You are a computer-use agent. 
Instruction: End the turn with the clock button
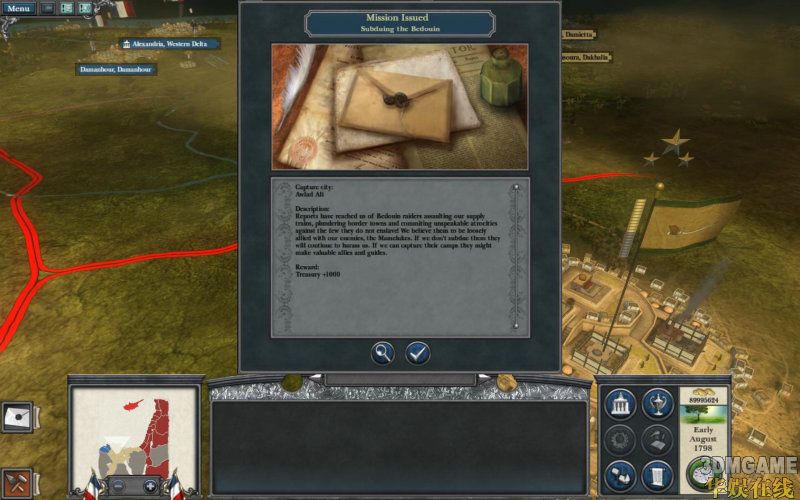click(705, 473)
